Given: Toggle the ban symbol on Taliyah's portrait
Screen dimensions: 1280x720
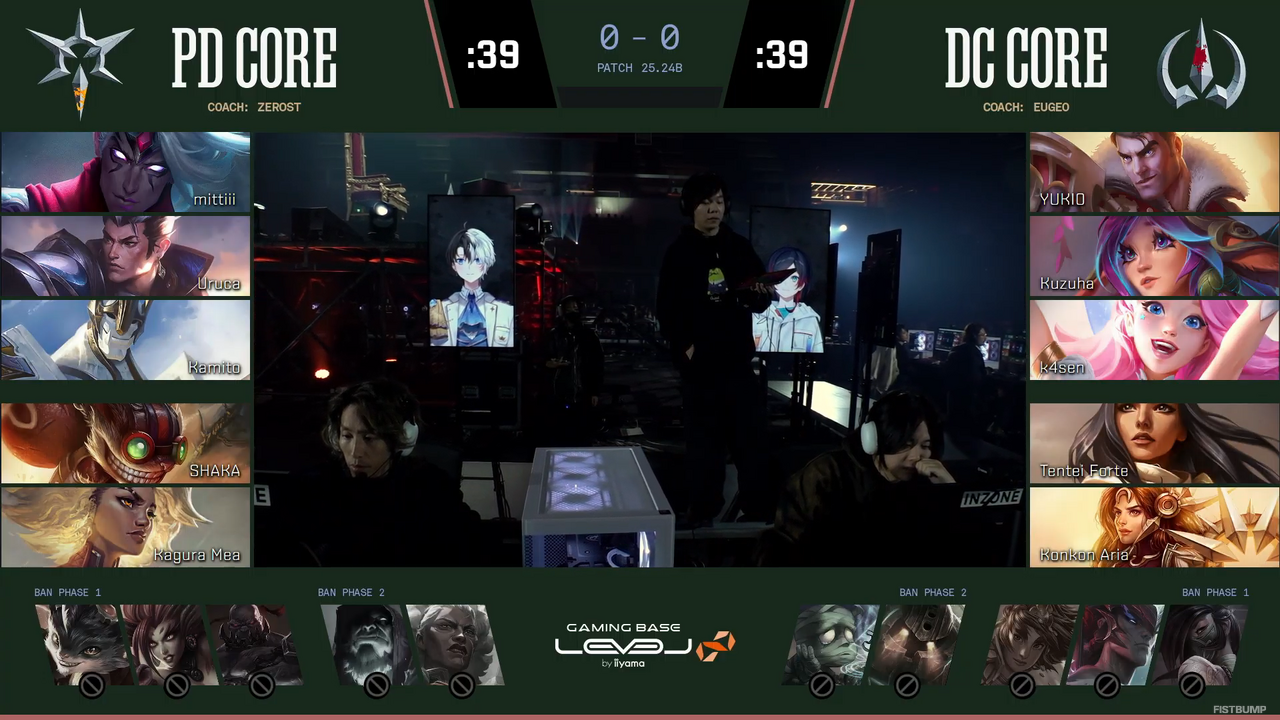Looking at the screenshot, I should click(1020, 685).
